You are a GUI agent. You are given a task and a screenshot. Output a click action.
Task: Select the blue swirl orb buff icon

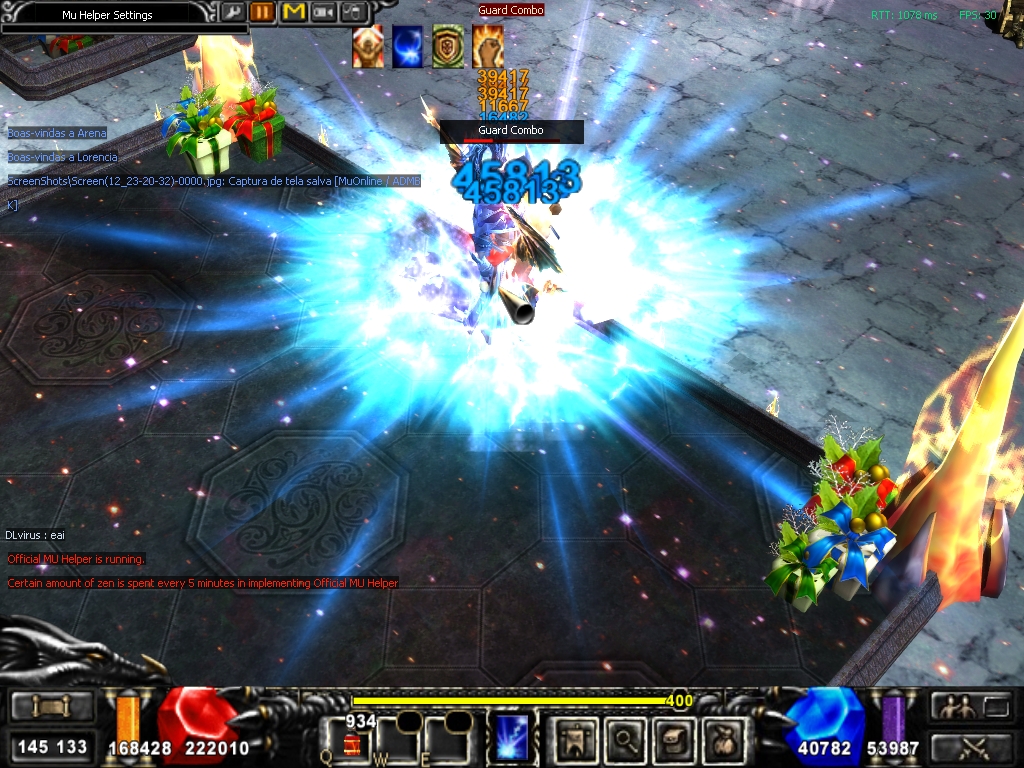(407, 47)
